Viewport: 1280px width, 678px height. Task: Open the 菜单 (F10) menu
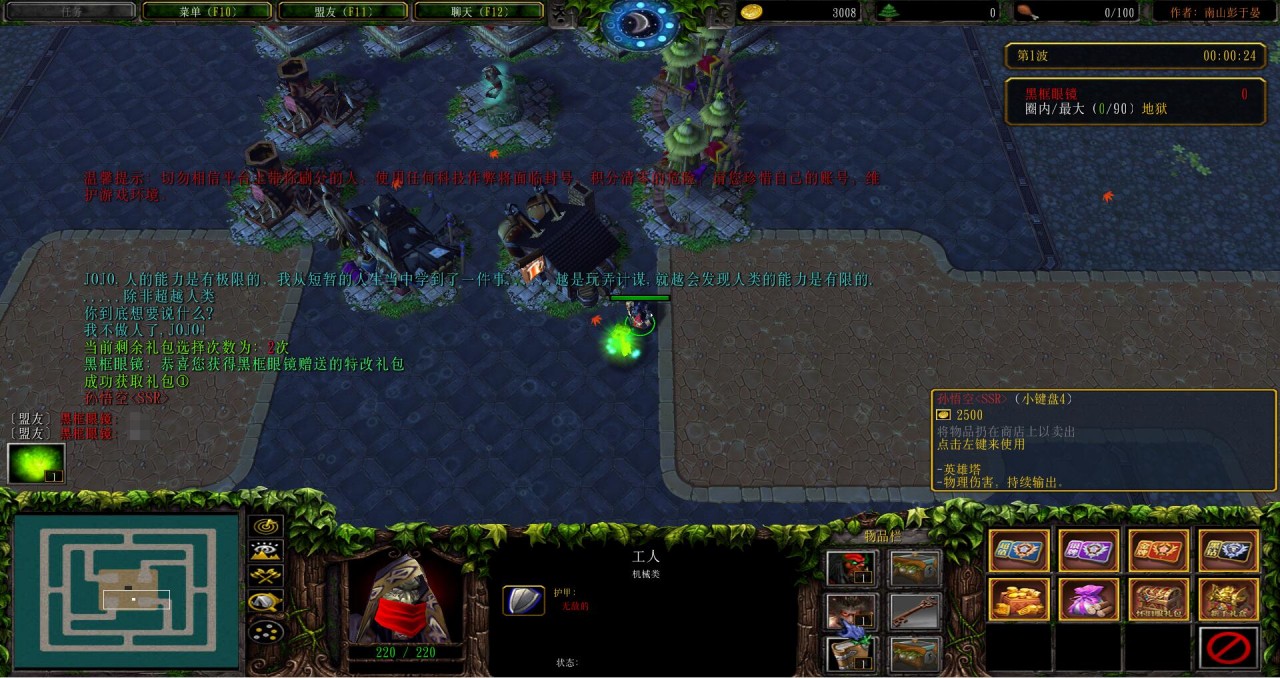(207, 11)
